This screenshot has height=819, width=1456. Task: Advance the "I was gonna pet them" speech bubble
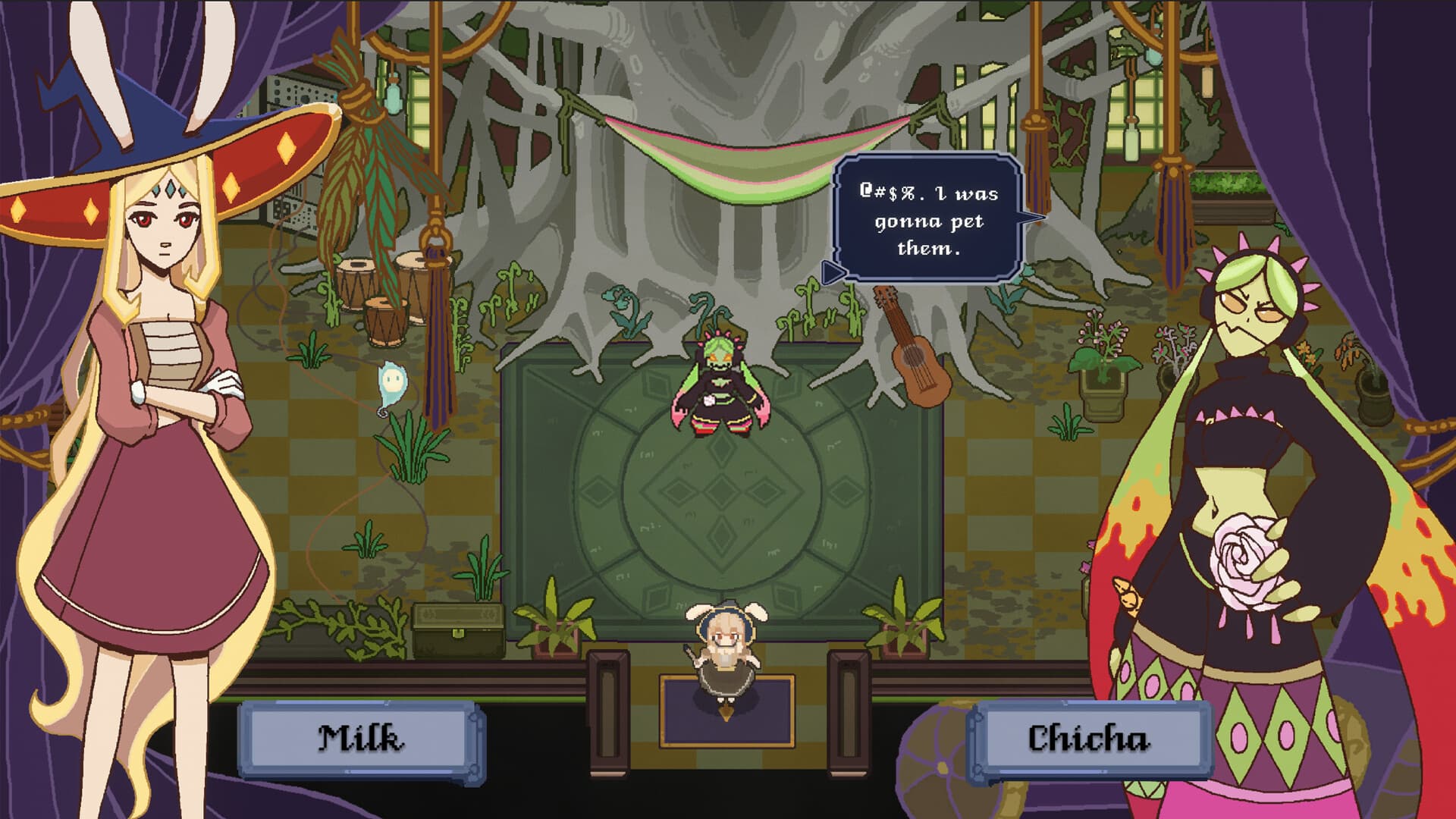coord(927,220)
